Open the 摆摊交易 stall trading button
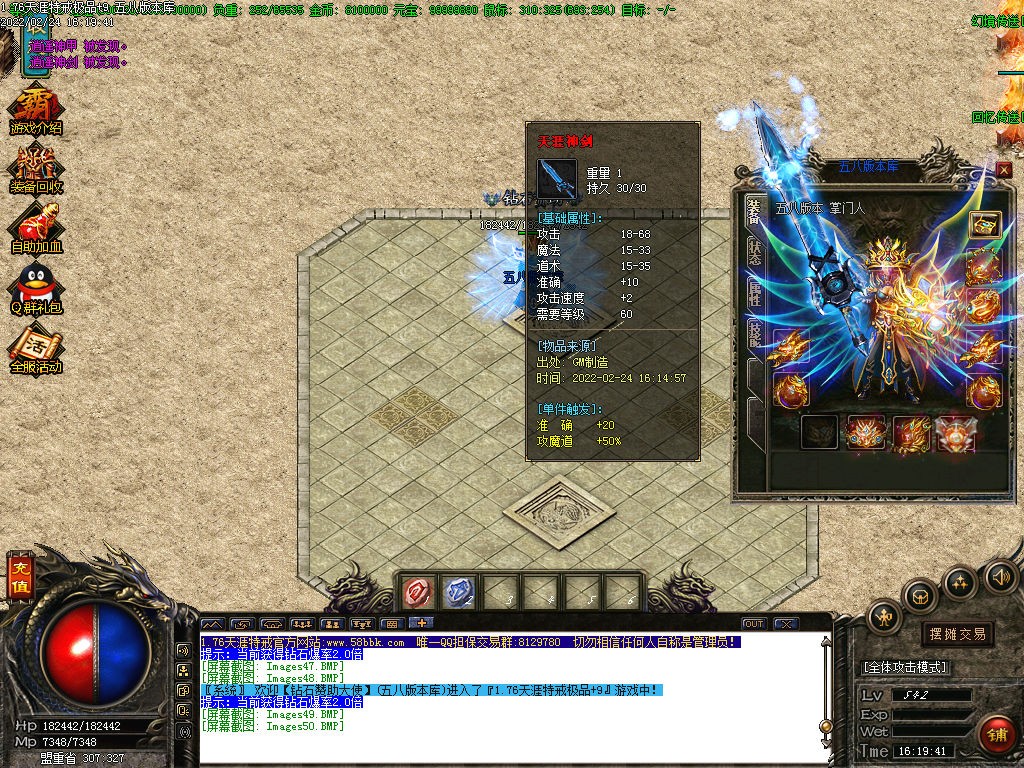The image size is (1024, 768). tap(957, 633)
